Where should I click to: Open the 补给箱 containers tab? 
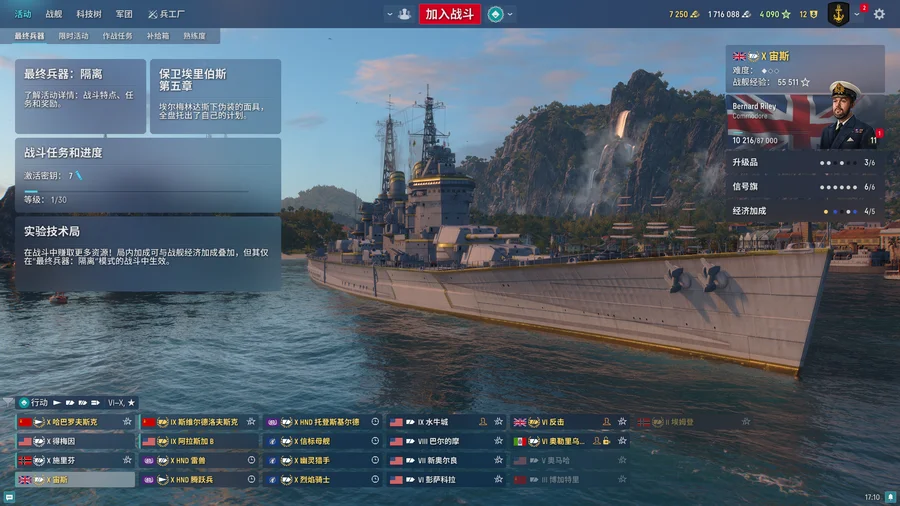coord(157,36)
